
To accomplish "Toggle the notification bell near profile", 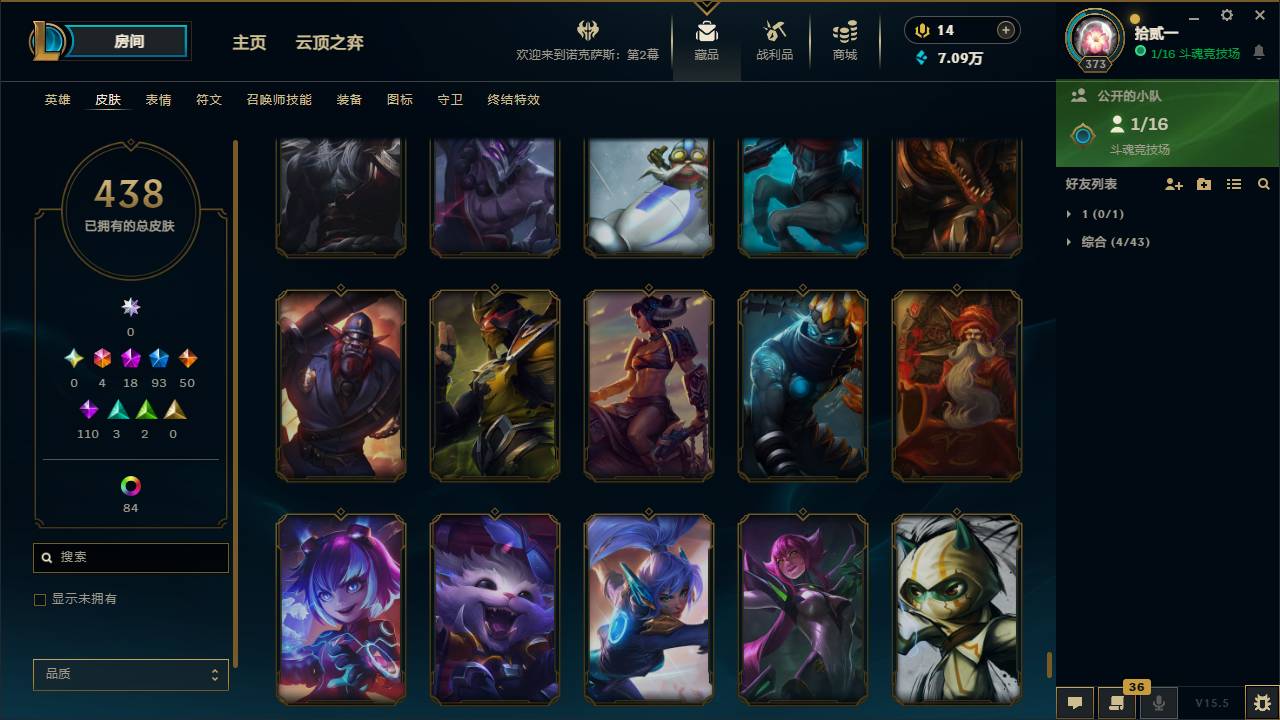I will point(1258,52).
